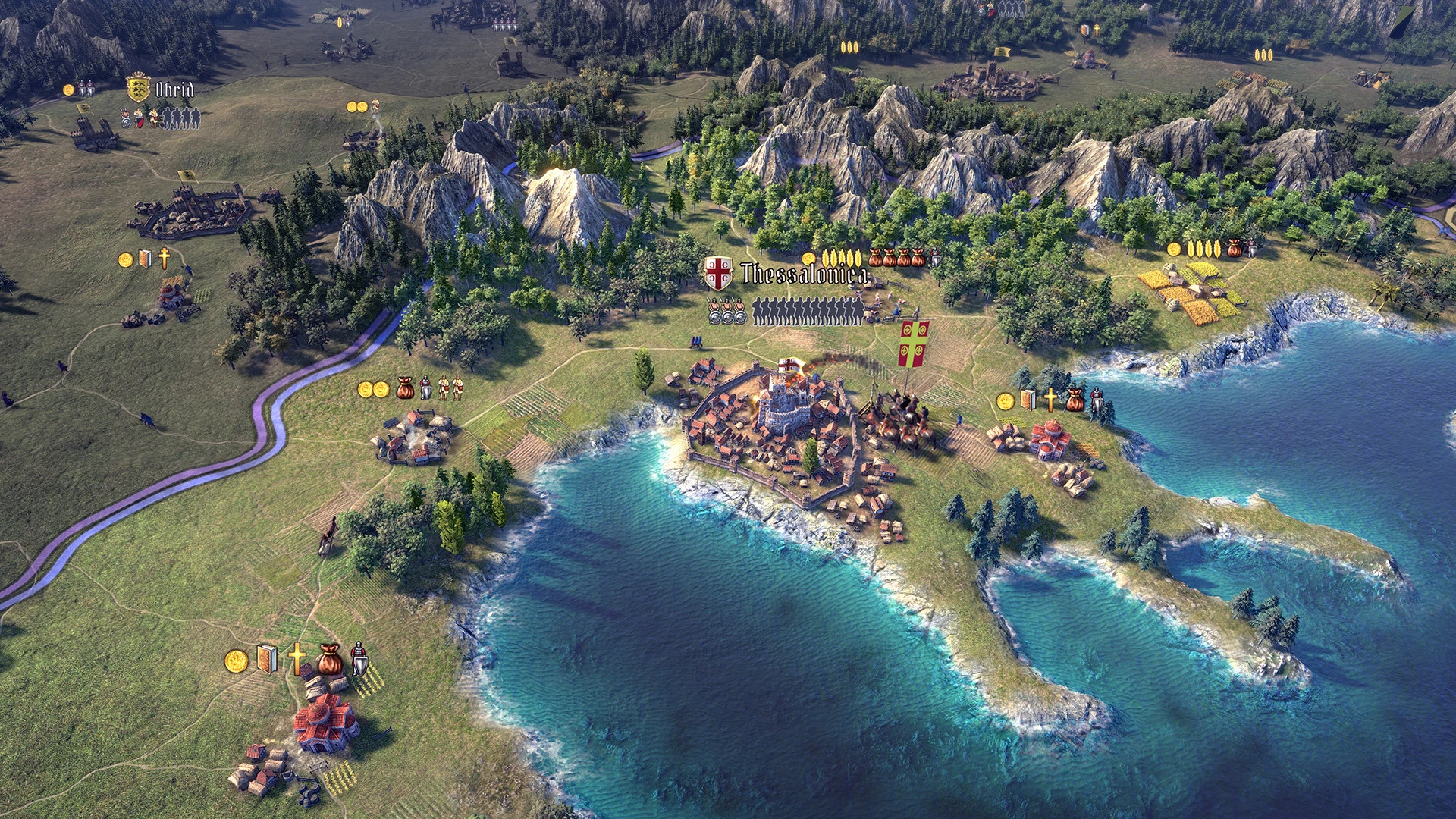Click the money bag in the bottom-left icon row

pos(330,661)
